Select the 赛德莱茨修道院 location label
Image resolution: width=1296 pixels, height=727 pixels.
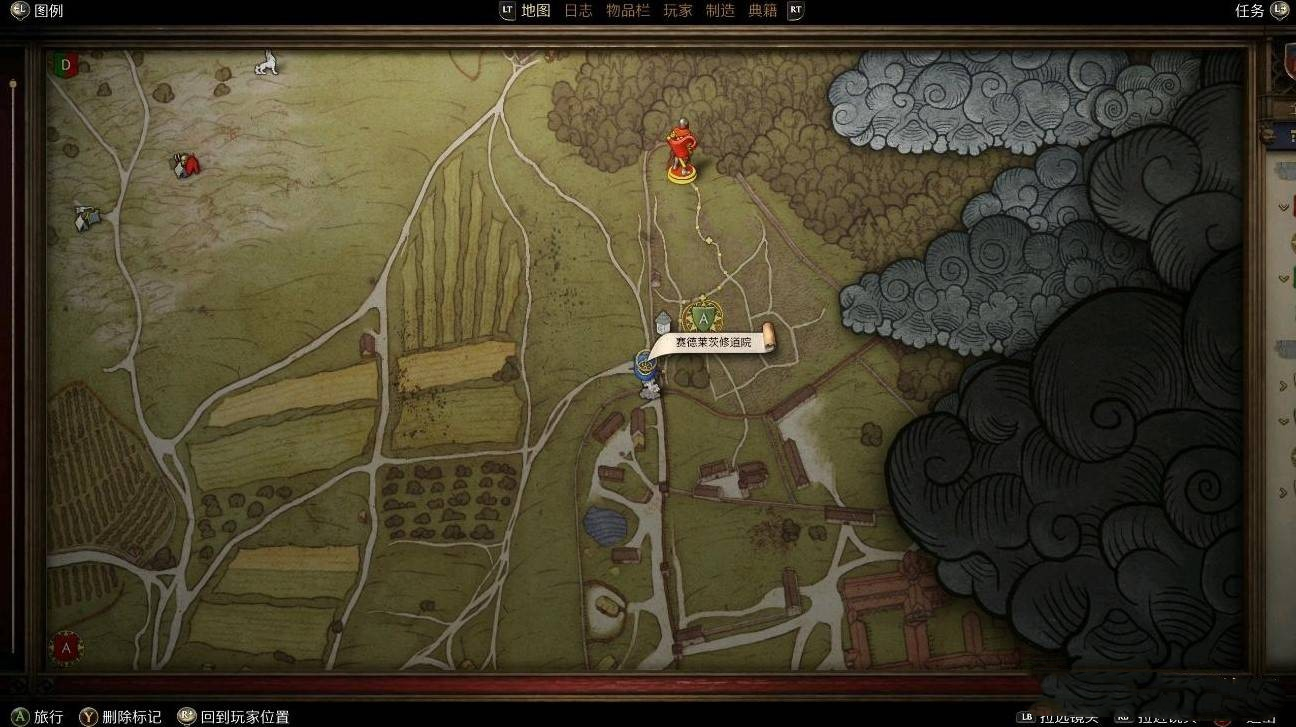pos(712,342)
